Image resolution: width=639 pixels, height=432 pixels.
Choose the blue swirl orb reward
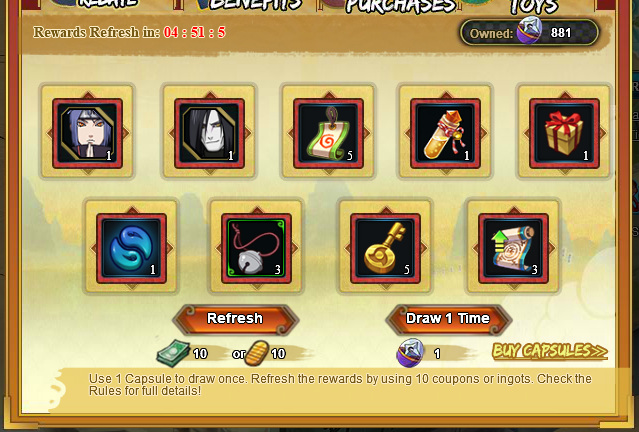[131, 248]
